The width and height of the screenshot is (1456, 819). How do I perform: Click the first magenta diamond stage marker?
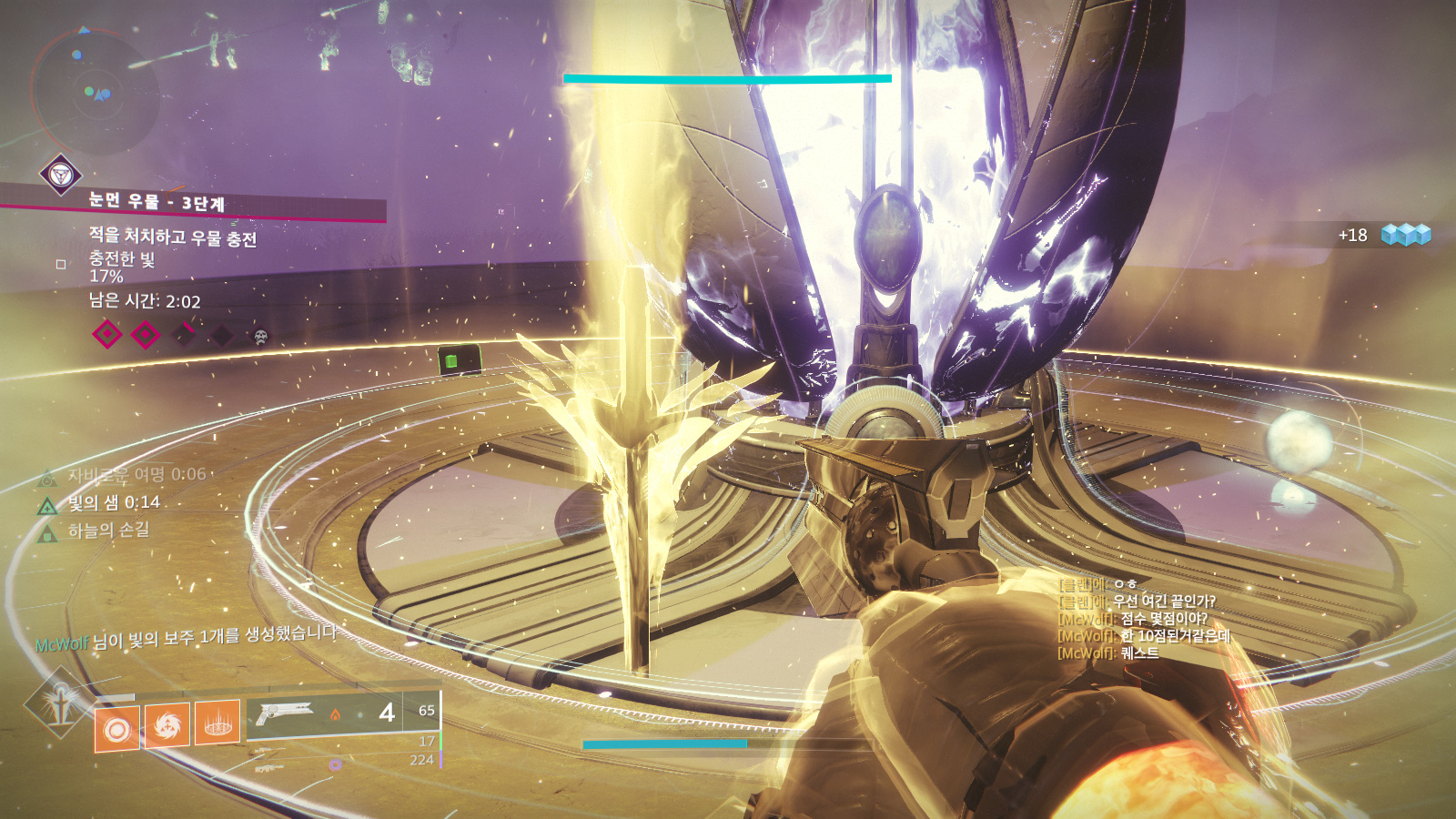tap(107, 334)
